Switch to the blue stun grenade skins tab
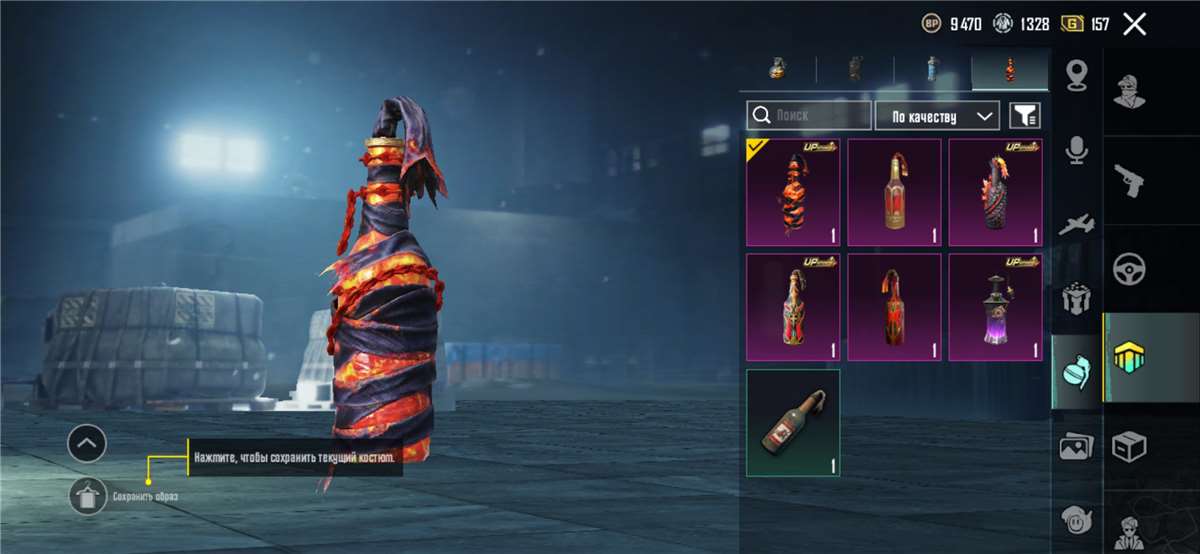Viewport: 1200px width, 554px height. click(x=932, y=69)
